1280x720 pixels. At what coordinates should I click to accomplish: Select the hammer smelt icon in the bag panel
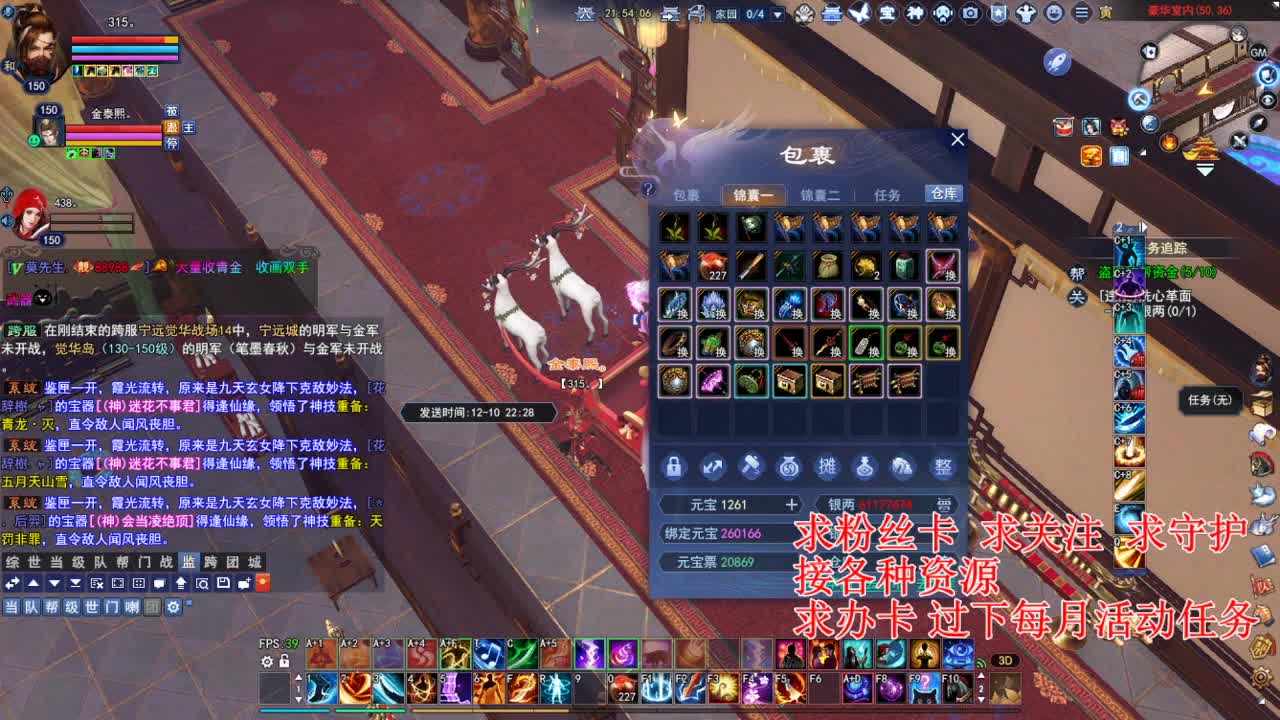751,465
